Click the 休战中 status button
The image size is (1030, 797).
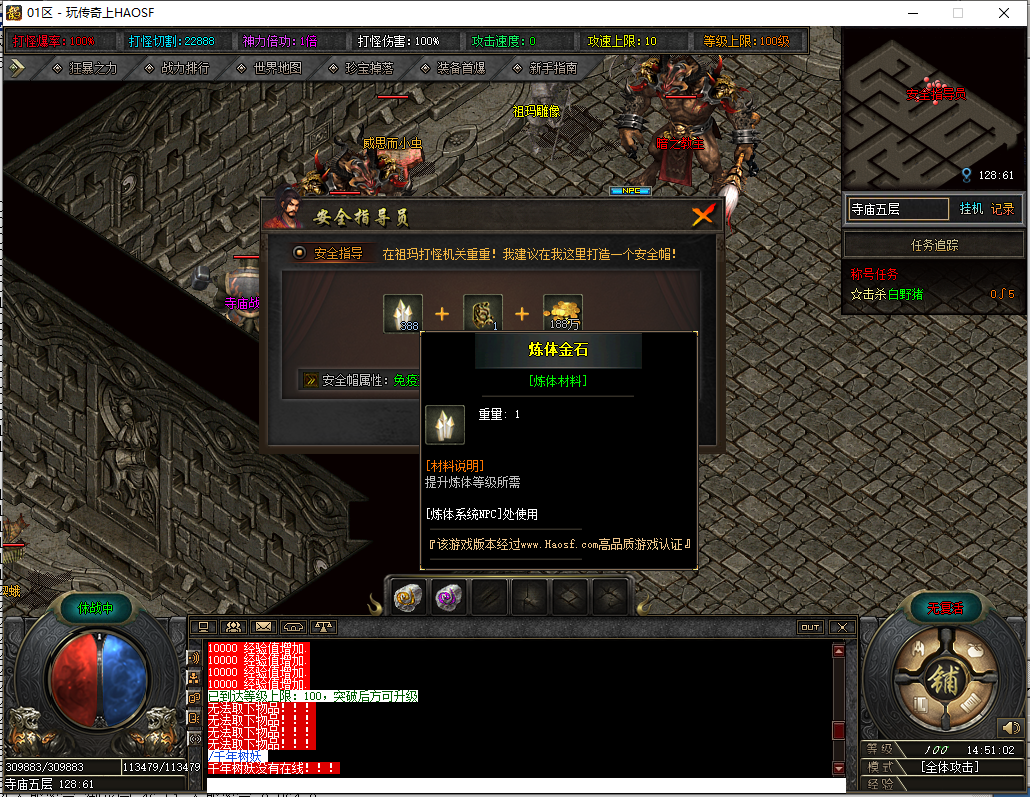[95, 607]
